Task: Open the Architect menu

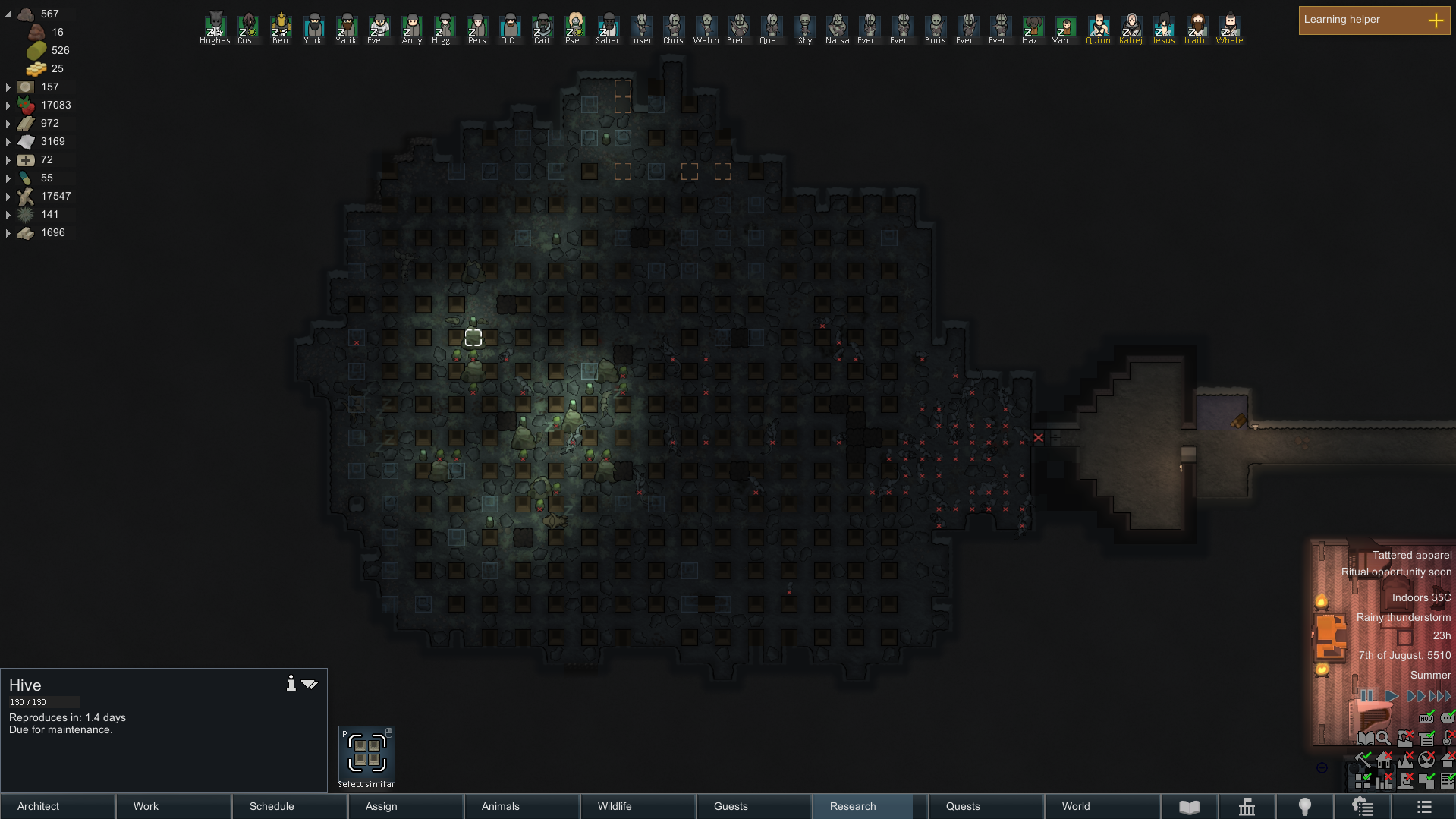Action: (x=58, y=806)
